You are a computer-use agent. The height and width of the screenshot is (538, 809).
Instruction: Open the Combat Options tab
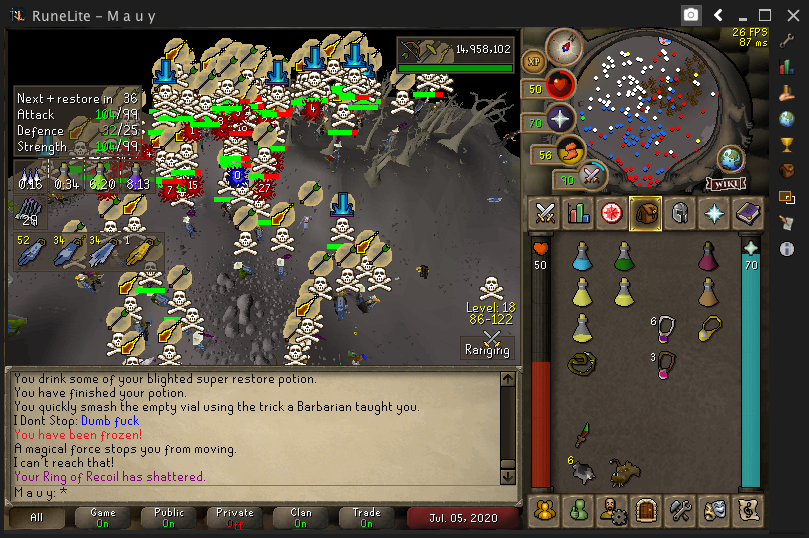click(x=545, y=213)
